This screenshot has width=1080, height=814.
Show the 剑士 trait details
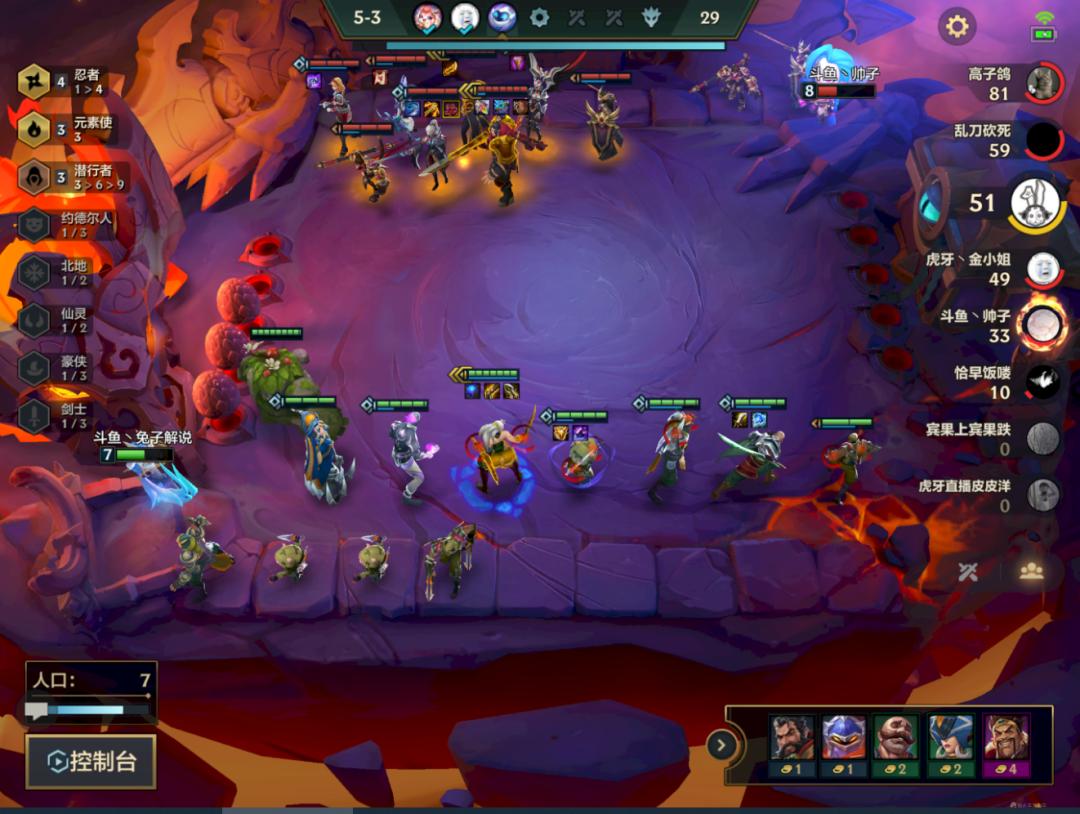[x=35, y=415]
